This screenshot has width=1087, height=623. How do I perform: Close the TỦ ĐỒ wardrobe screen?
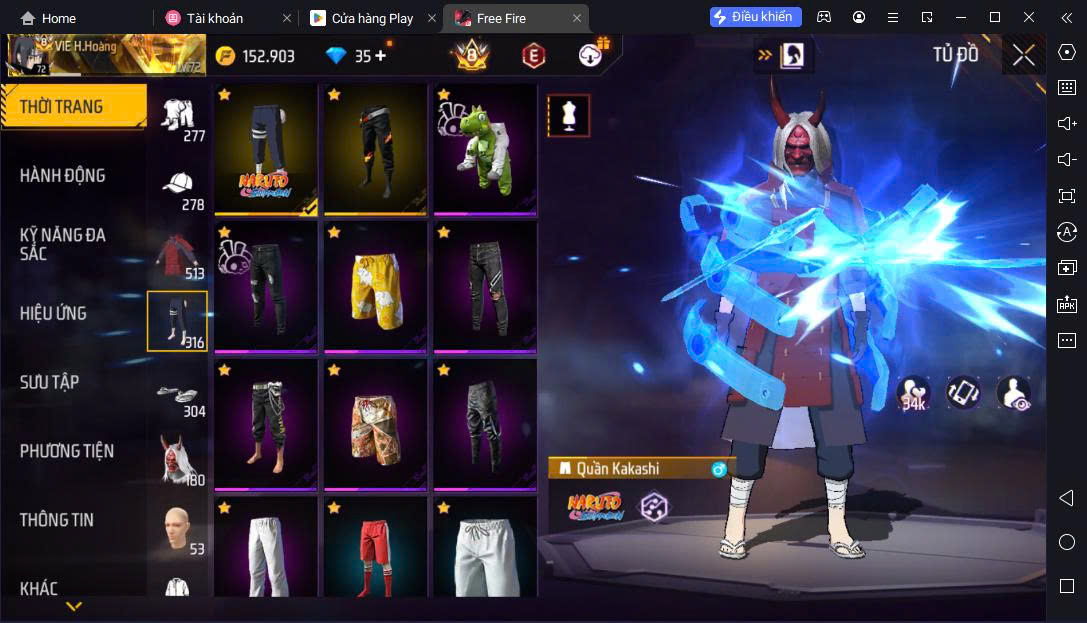(x=1023, y=55)
